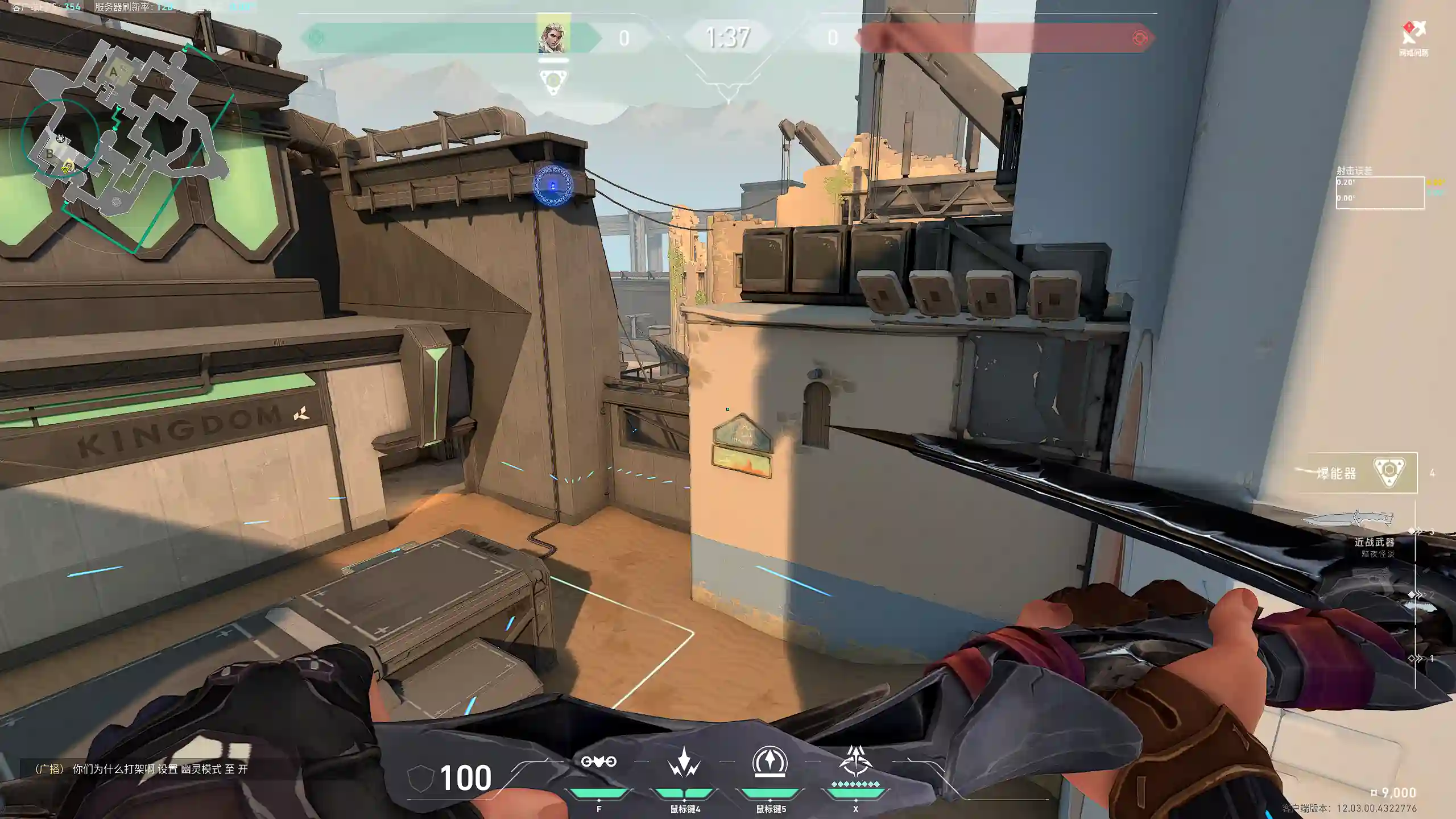Trigger the Hunter's Fury ultimate icon
Image resolution: width=1456 pixels, height=819 pixels.
[855, 762]
